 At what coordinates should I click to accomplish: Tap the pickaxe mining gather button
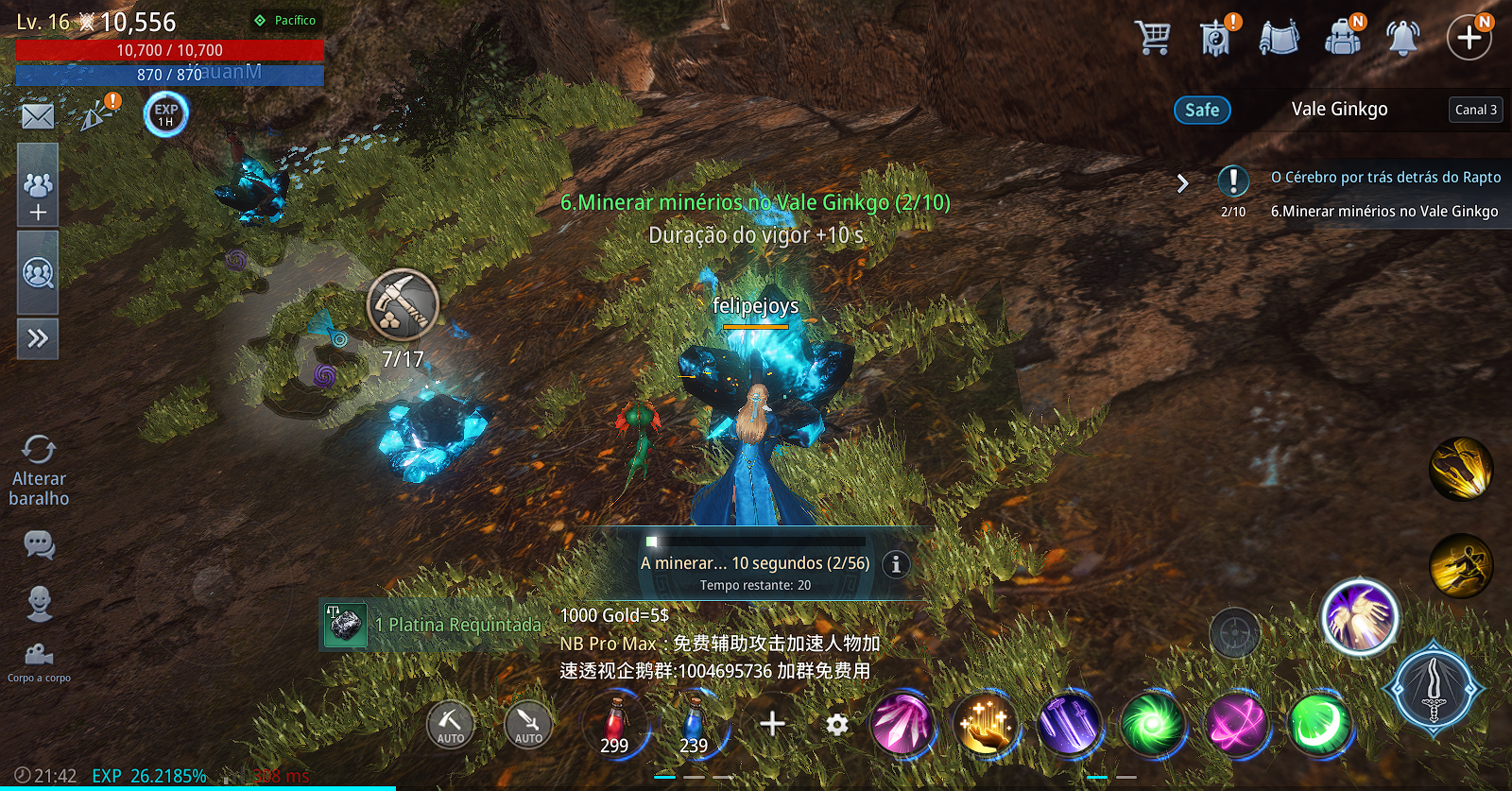pyautogui.click(x=403, y=305)
